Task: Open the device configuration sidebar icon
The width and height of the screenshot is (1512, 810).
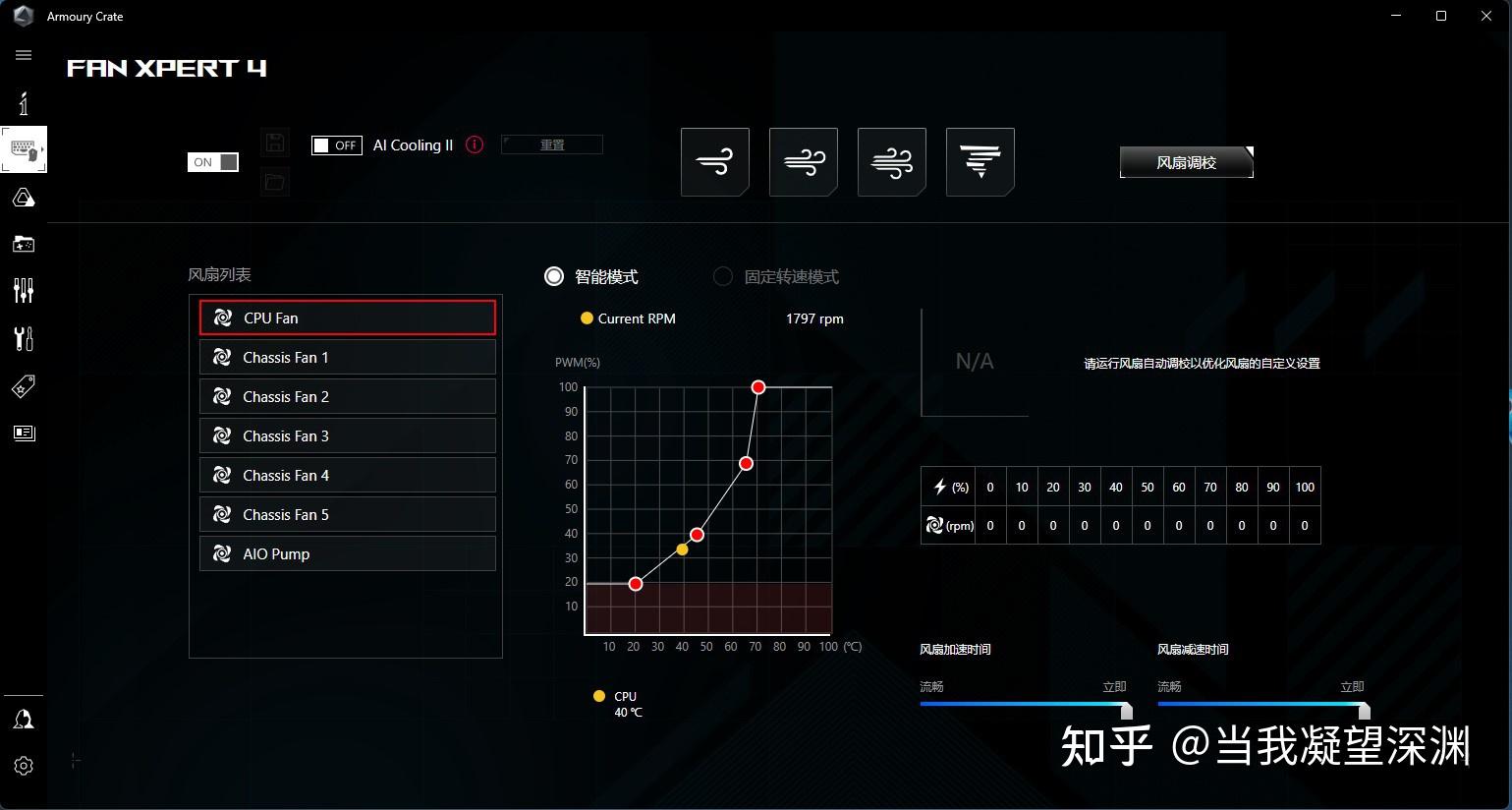Action: click(23, 149)
